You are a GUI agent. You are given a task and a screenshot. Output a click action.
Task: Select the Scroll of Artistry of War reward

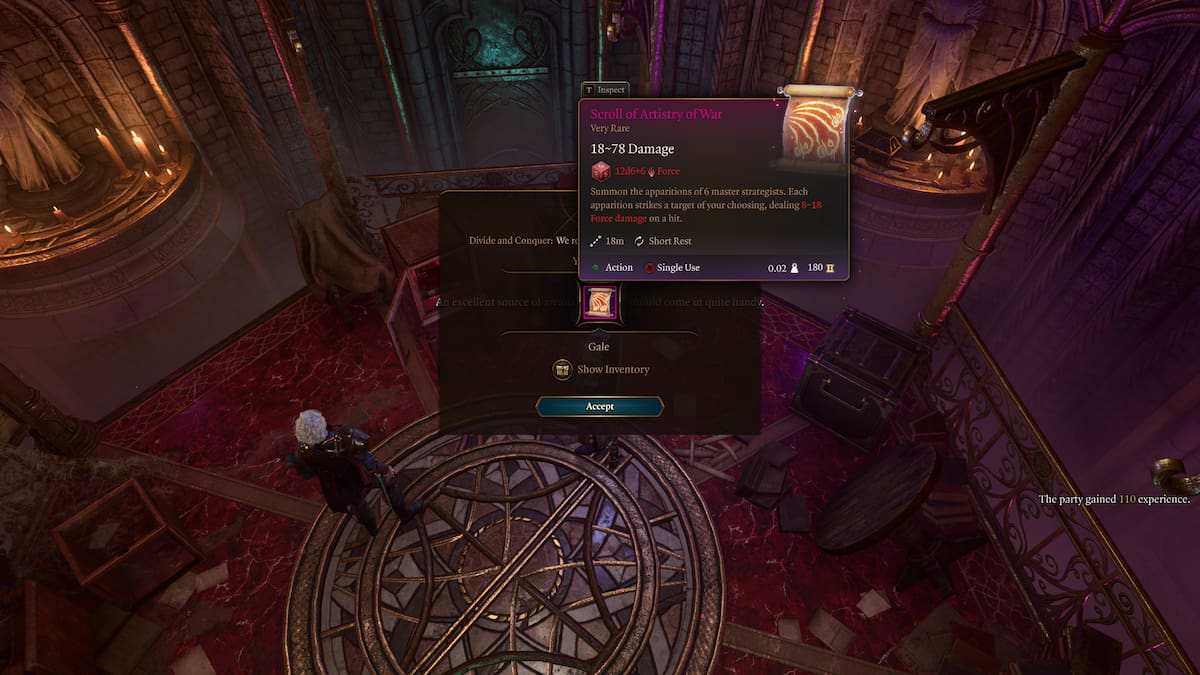click(600, 304)
